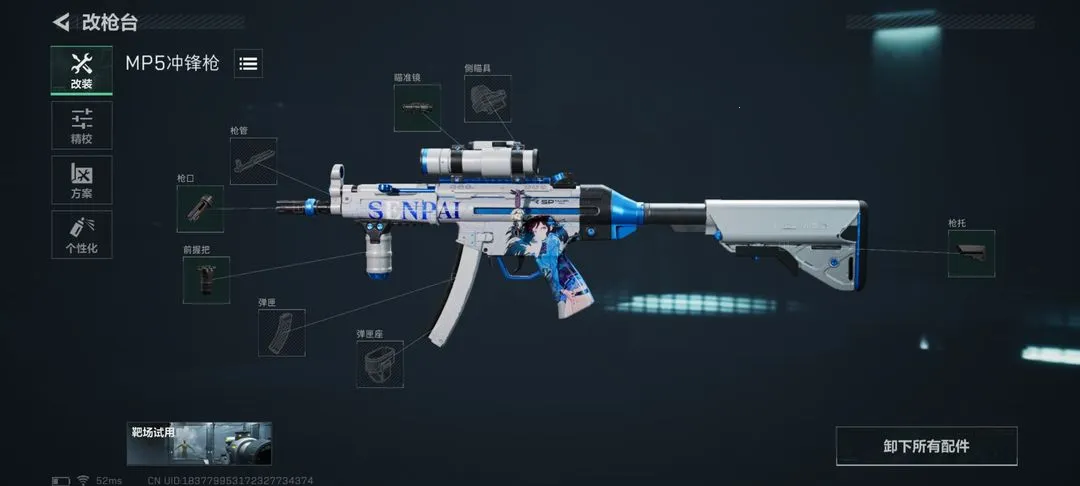Open the 方案 presets tab
Image resolution: width=1080 pixels, height=486 pixels.
[x=82, y=180]
